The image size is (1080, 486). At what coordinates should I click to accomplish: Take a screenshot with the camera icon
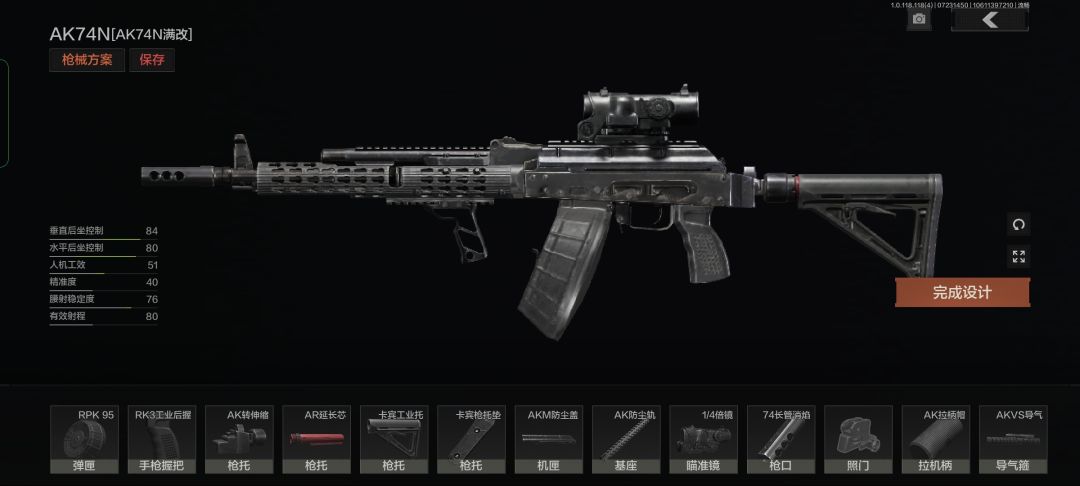click(x=919, y=19)
